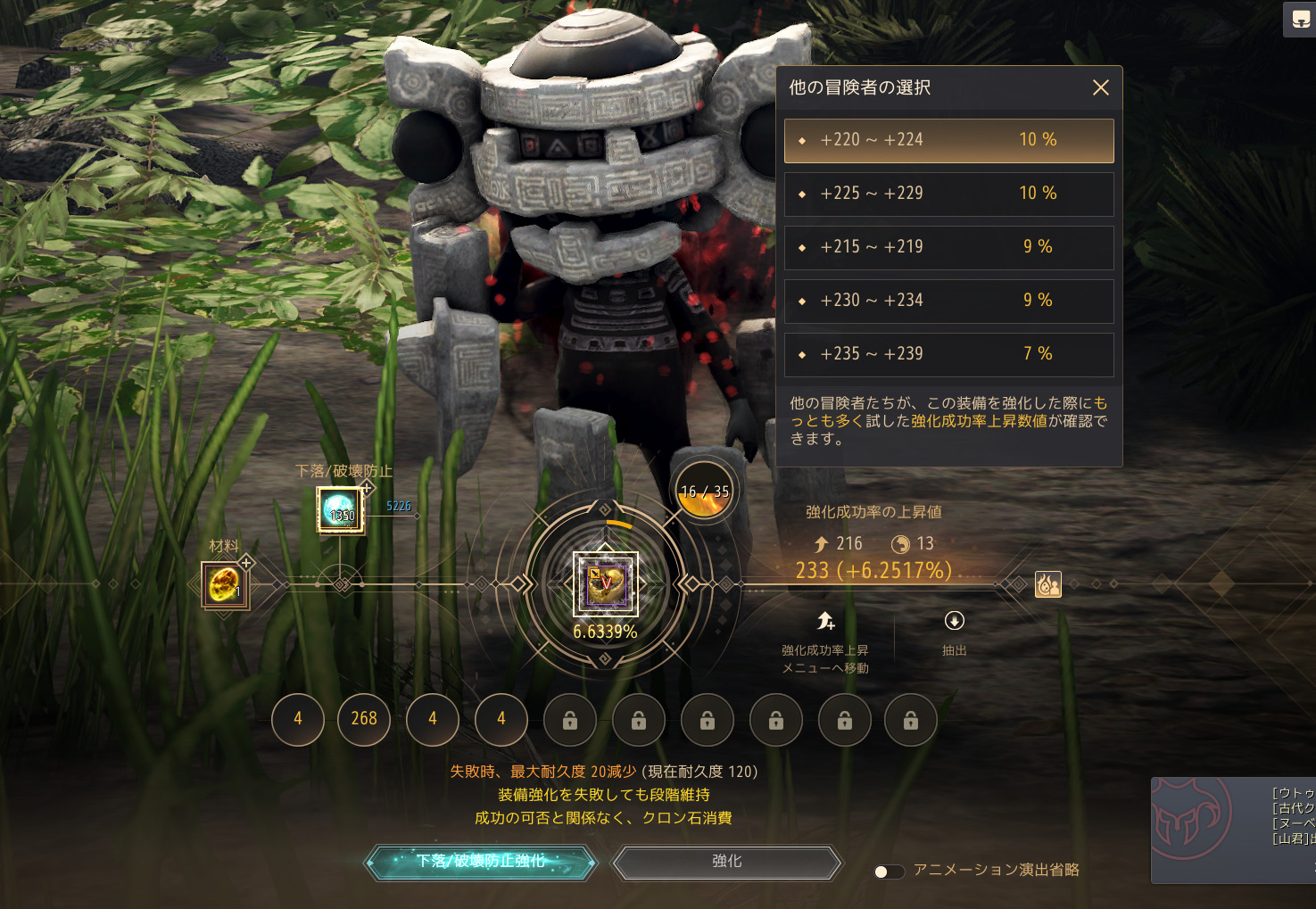The height and width of the screenshot is (909, 1316).
Task: Toggle アニメーション演出省略 switch
Action: 889,871
